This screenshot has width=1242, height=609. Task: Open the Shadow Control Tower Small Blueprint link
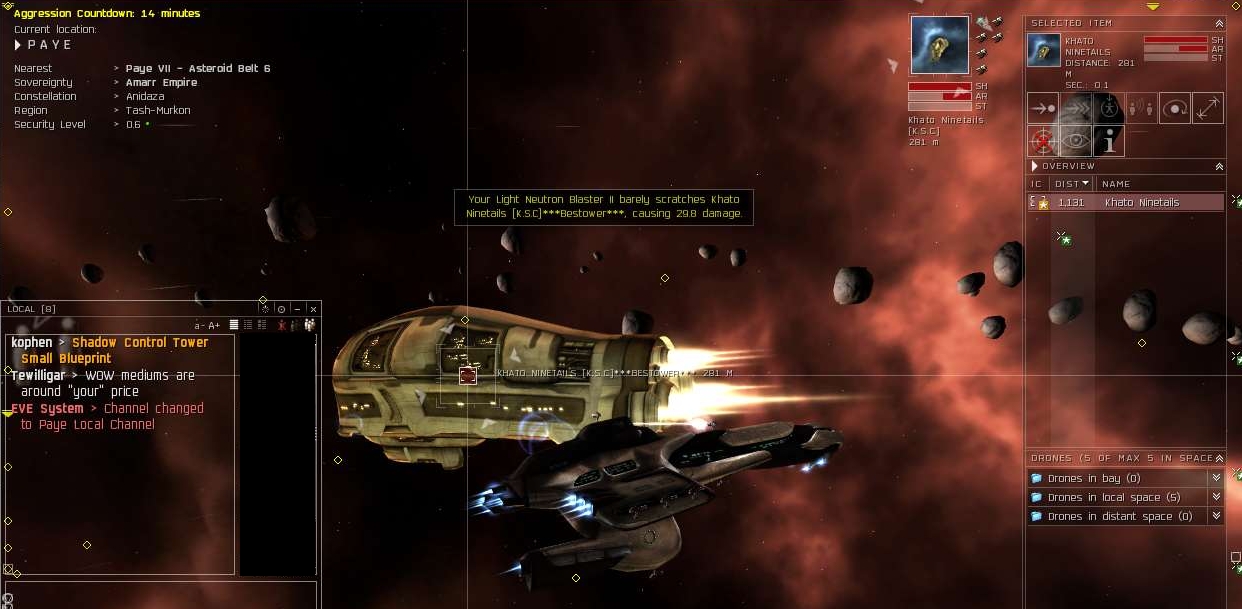[x=140, y=343]
